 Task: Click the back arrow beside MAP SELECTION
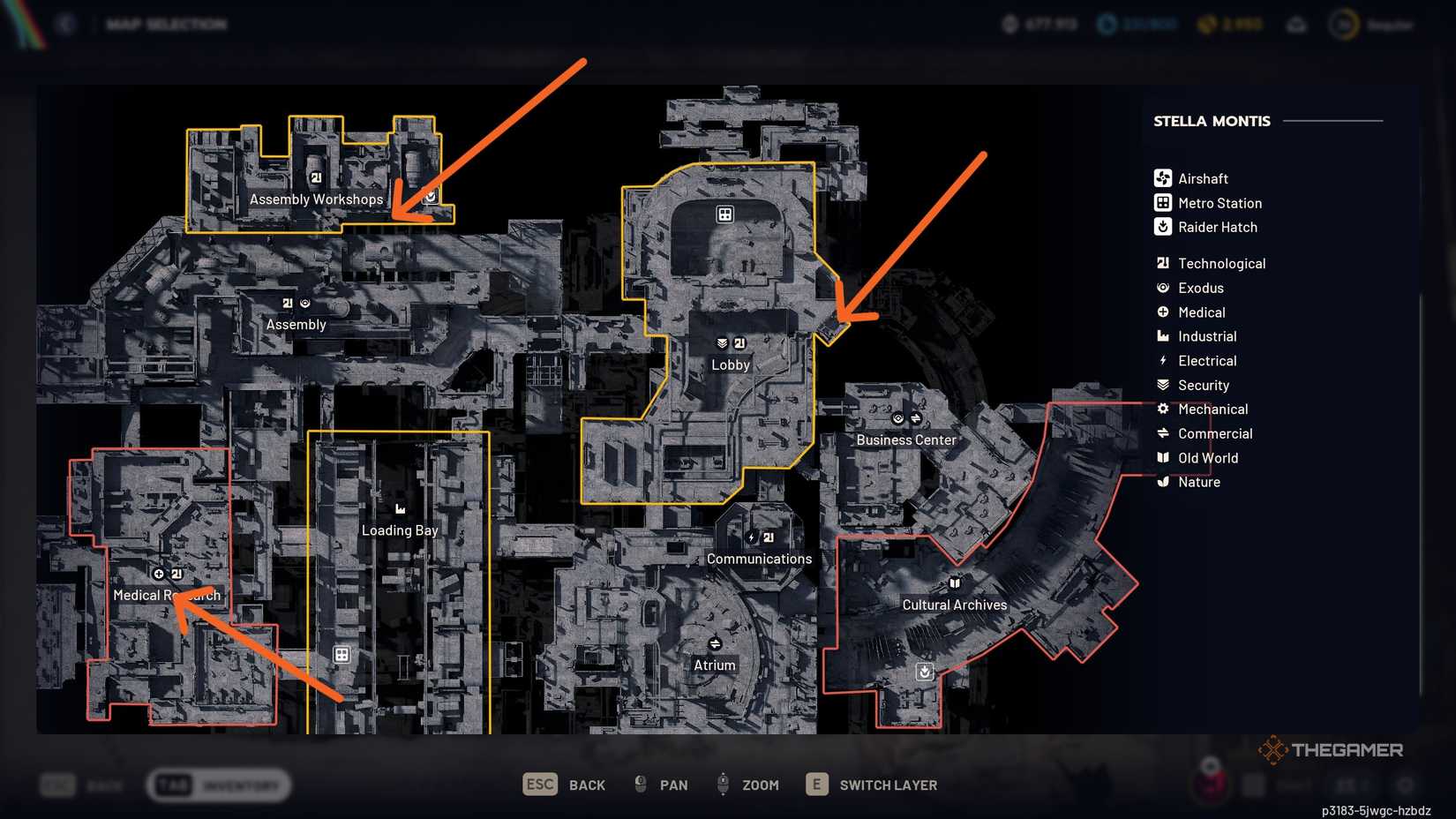[66, 24]
